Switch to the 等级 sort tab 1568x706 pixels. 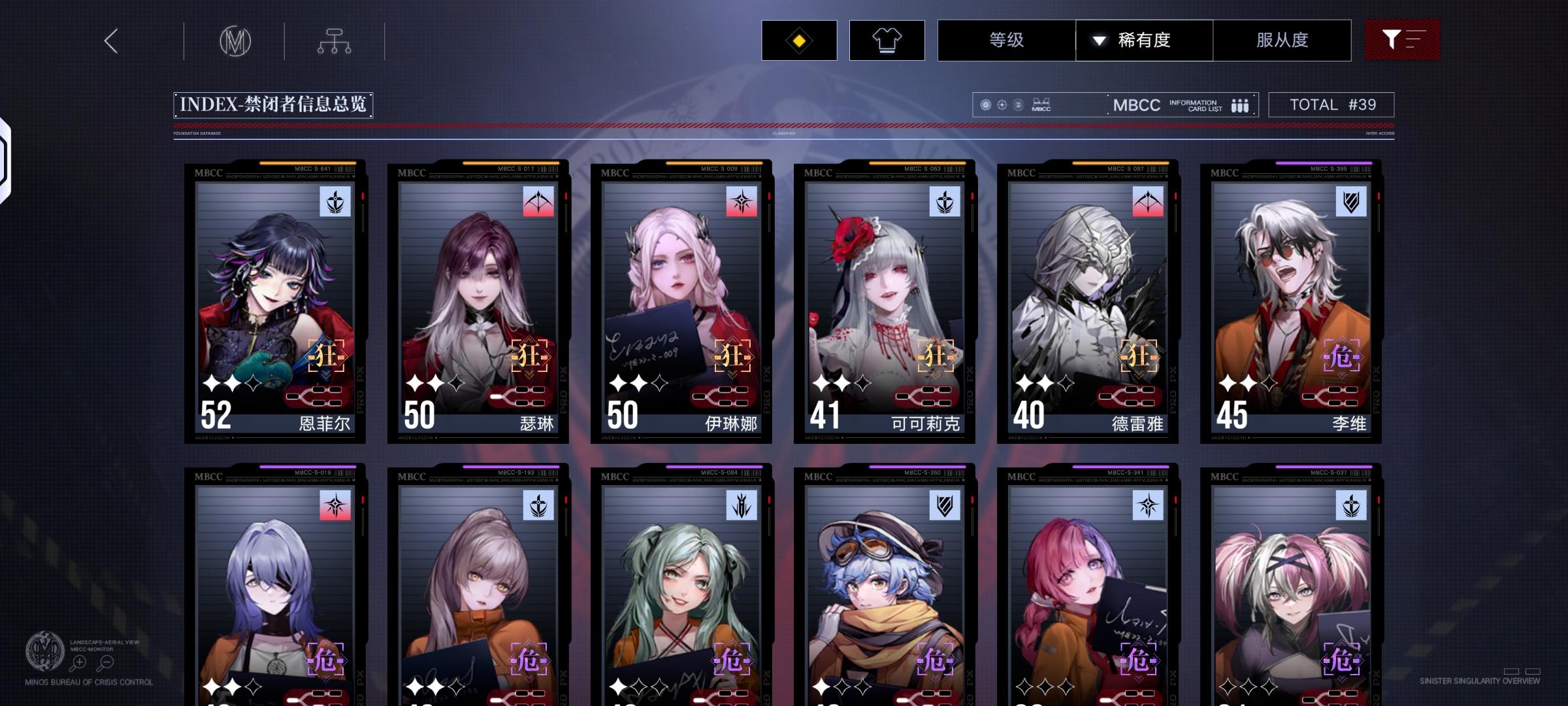1007,40
